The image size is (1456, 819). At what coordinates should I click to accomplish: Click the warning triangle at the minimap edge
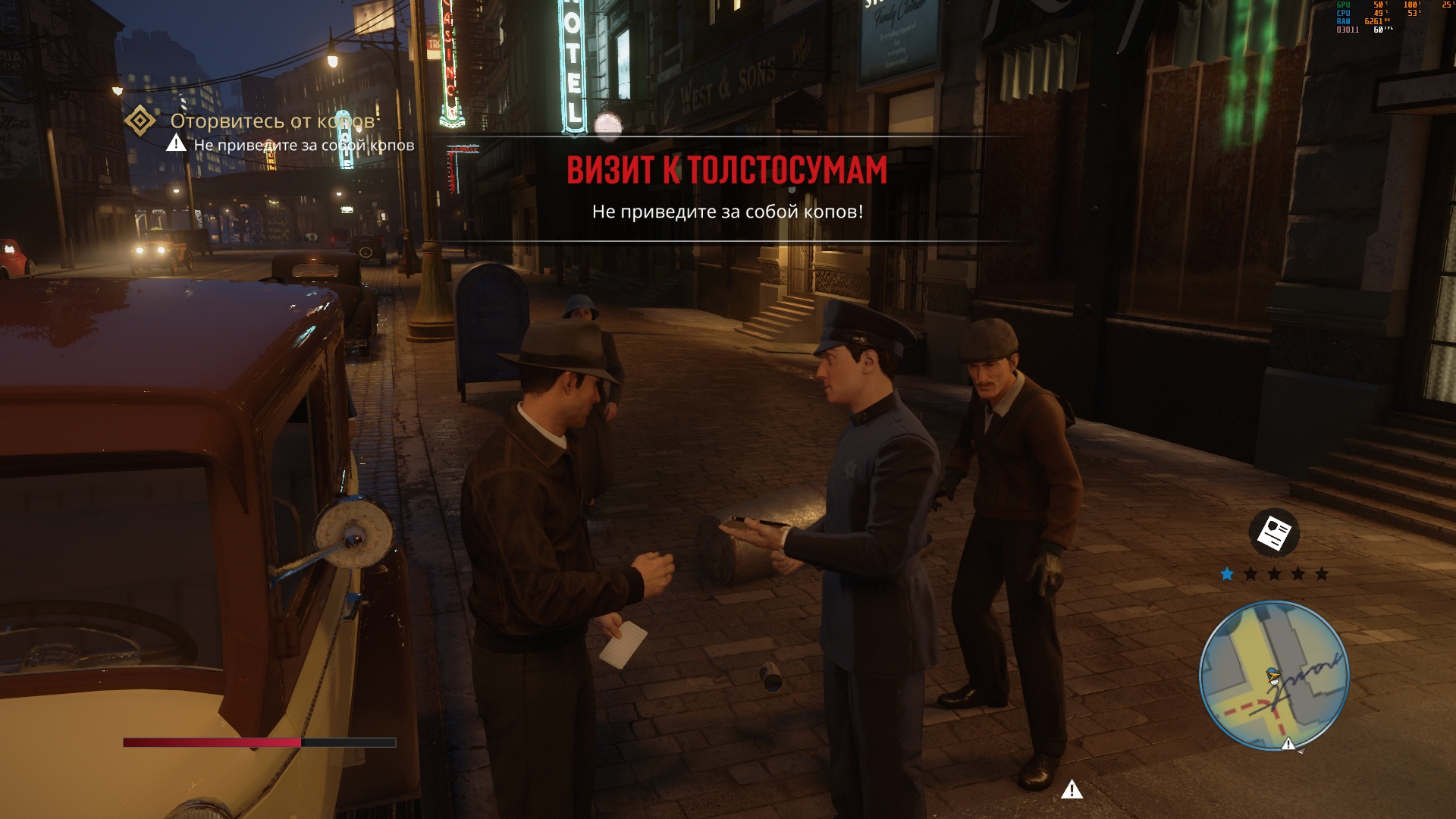1288,744
